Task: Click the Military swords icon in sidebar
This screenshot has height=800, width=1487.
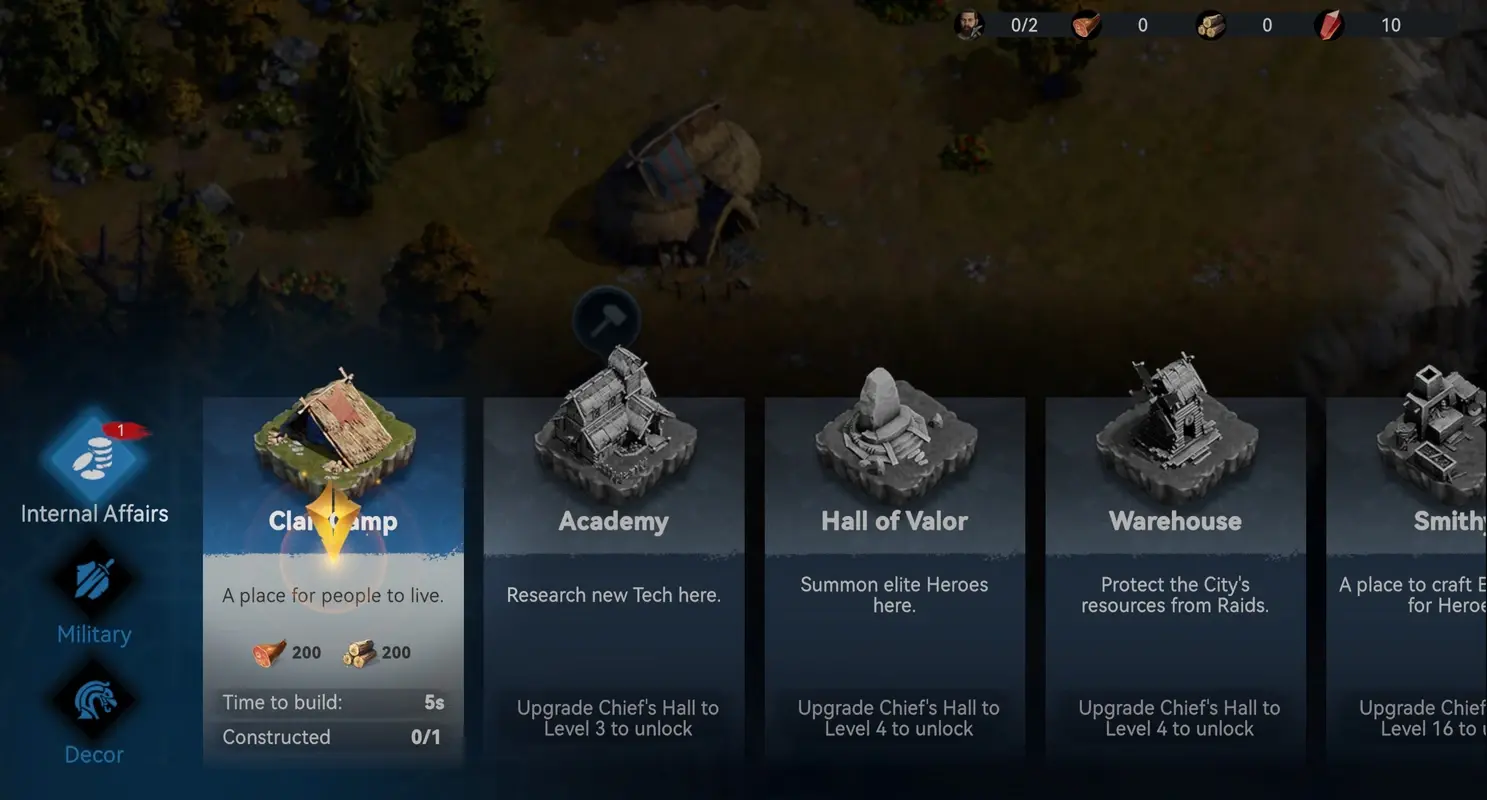Action: click(x=93, y=585)
